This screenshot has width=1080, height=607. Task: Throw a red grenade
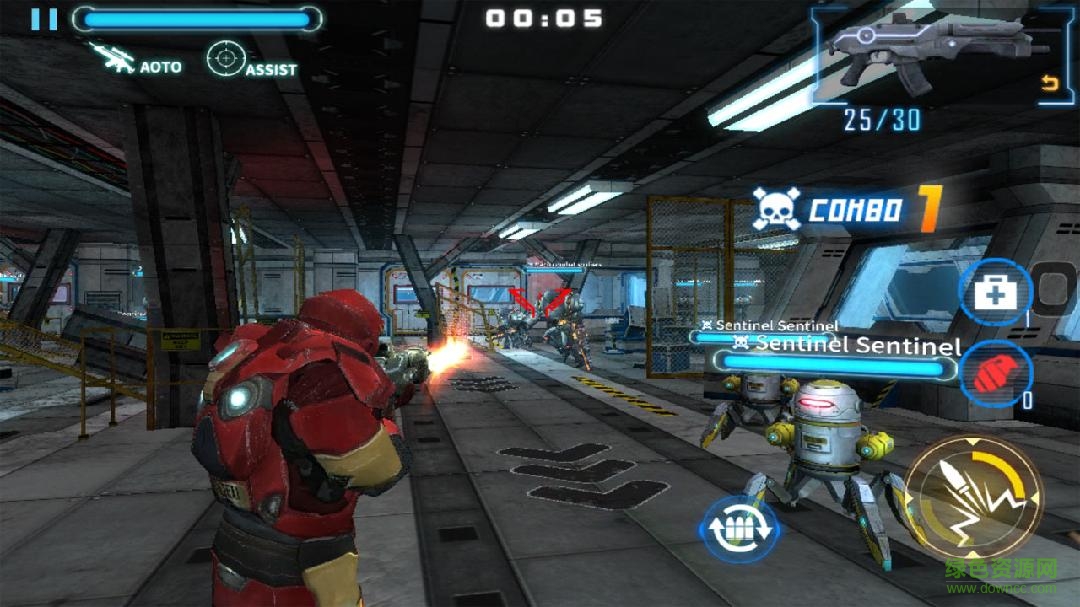[x=995, y=373]
